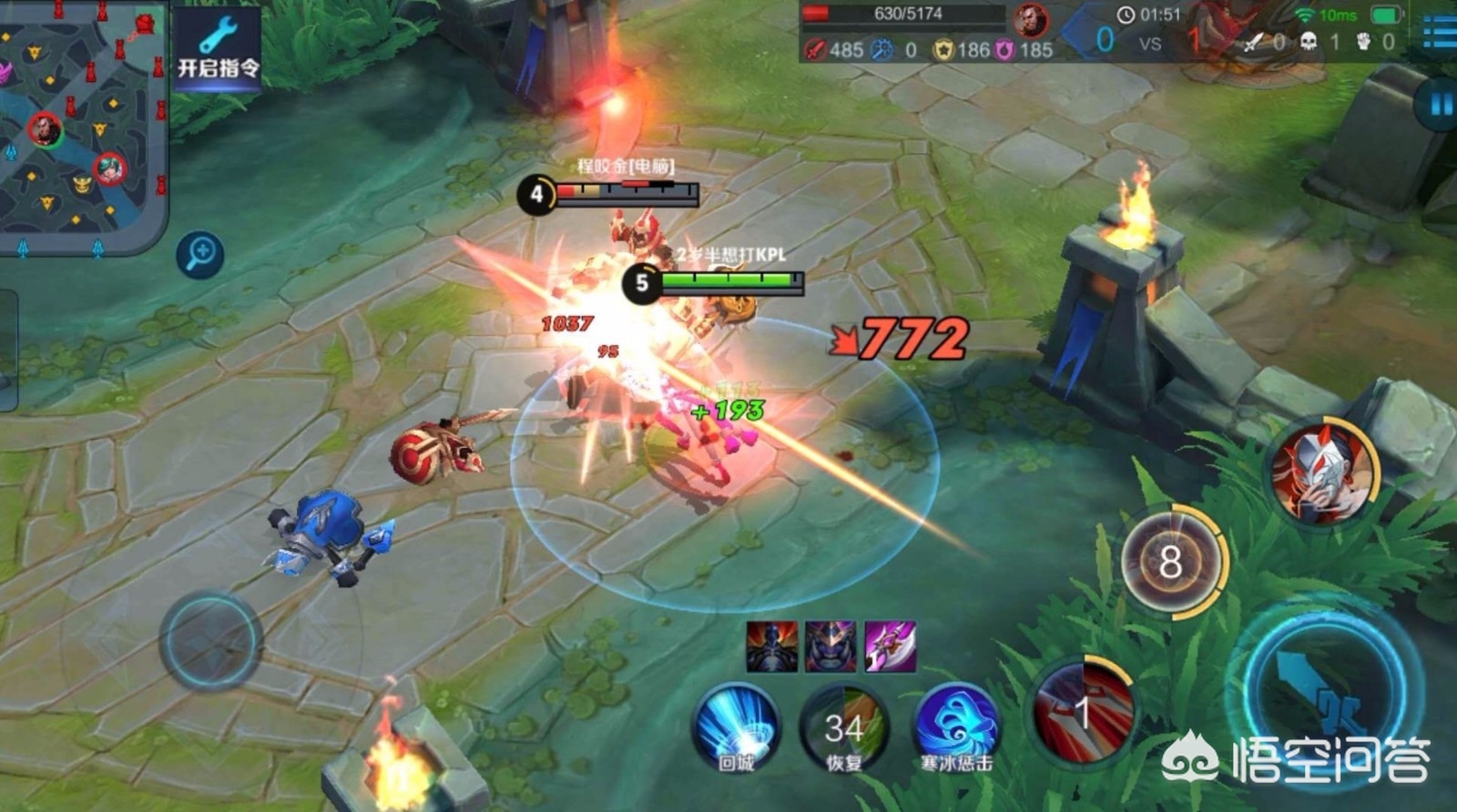
Task: Trigger the red blade skill showing cooldown 1
Action: pyautogui.click(x=1084, y=710)
